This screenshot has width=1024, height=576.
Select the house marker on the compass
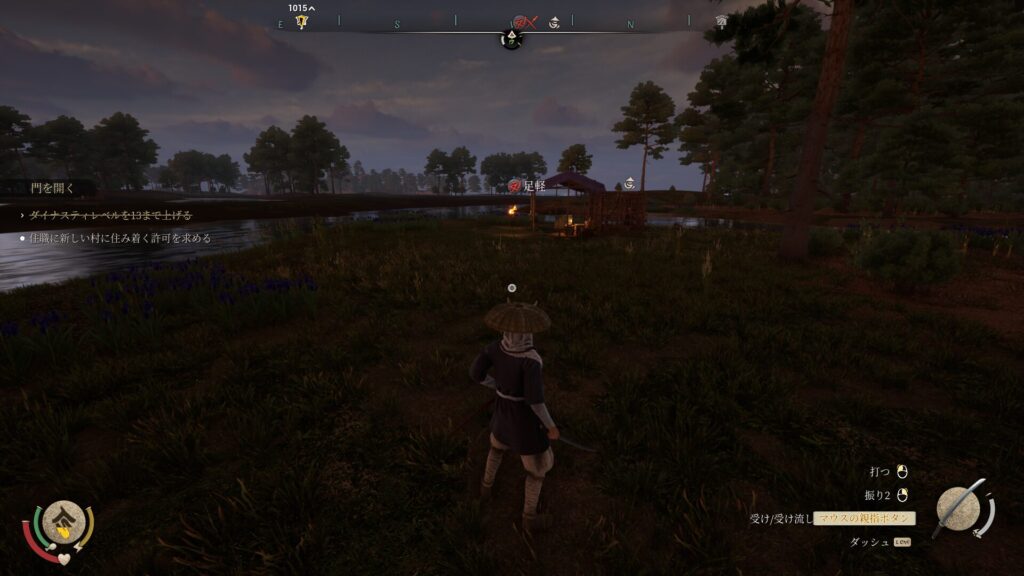[x=721, y=21]
